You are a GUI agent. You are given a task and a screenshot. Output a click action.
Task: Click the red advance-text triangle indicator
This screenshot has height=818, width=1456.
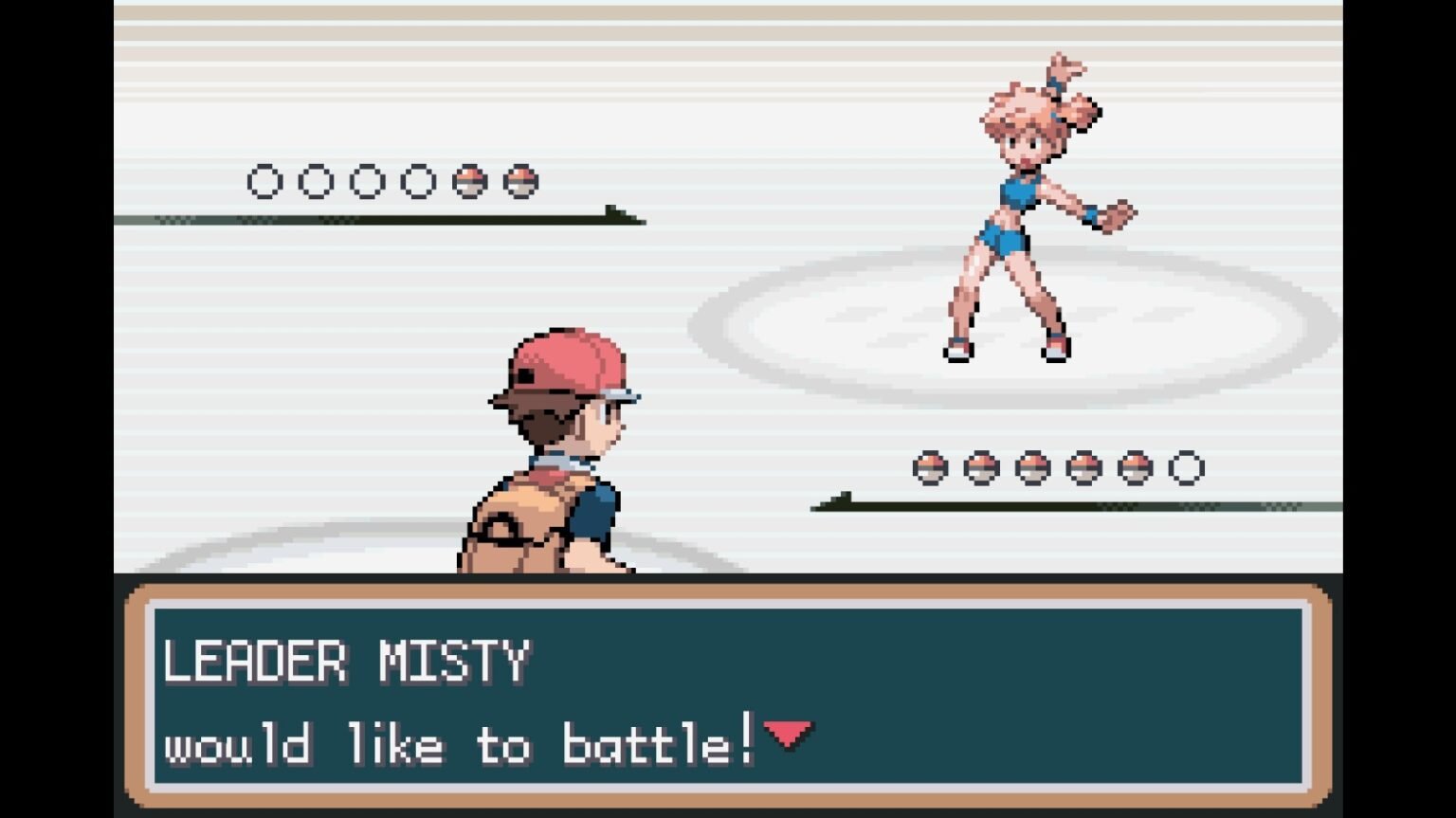point(790,735)
